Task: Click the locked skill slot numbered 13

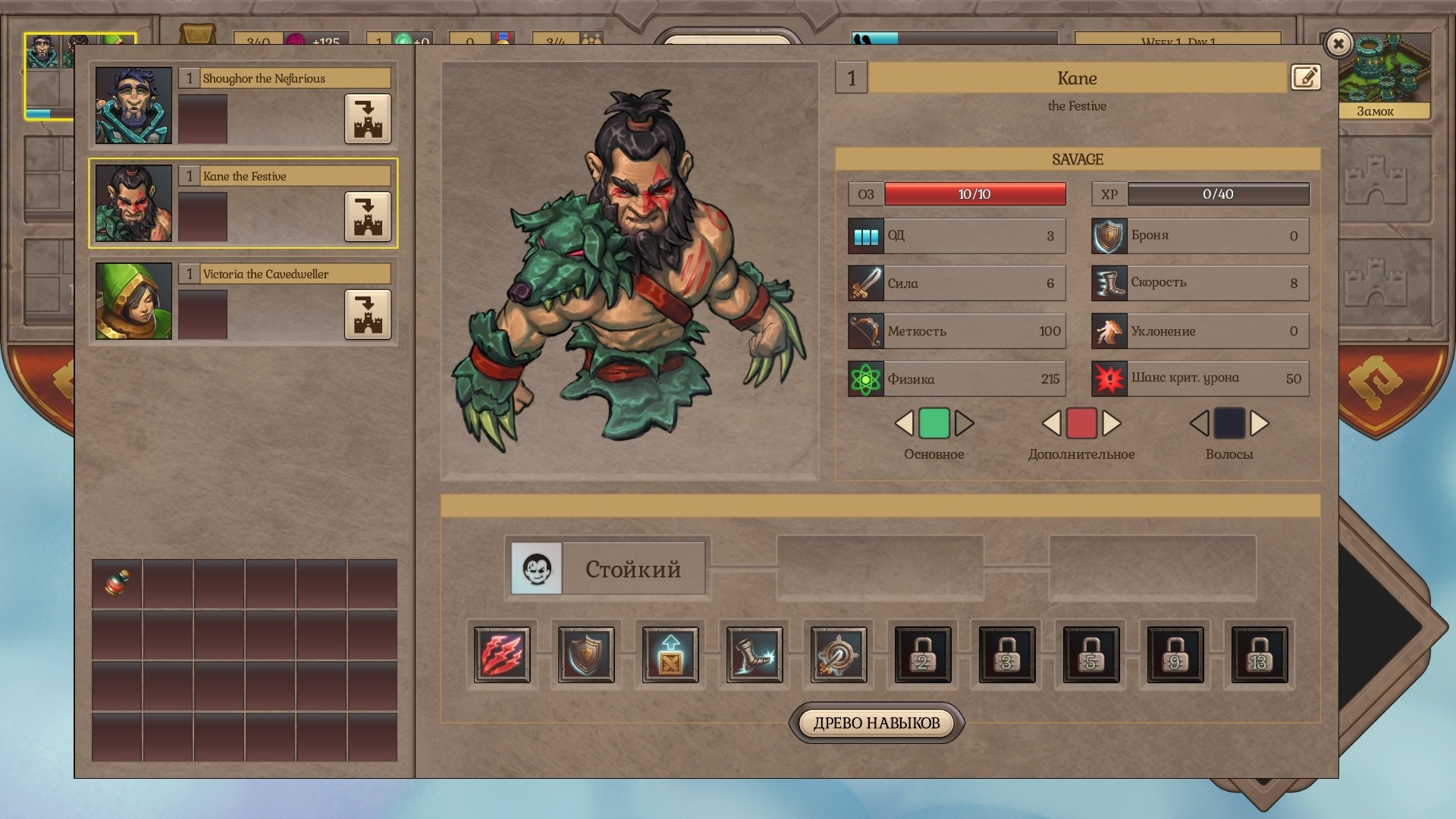Action: tap(1260, 654)
